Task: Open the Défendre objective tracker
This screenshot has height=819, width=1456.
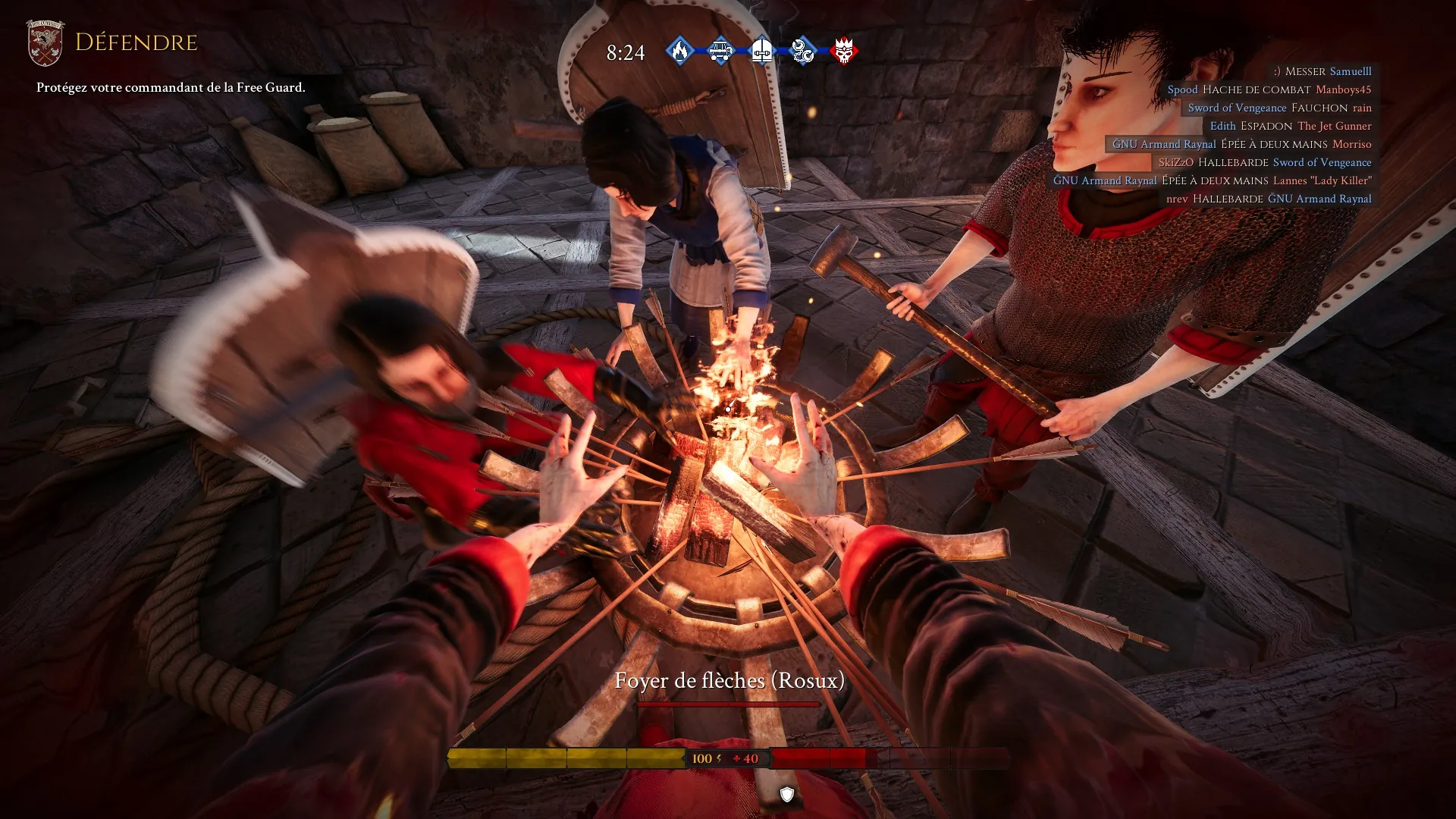Action: click(x=136, y=42)
